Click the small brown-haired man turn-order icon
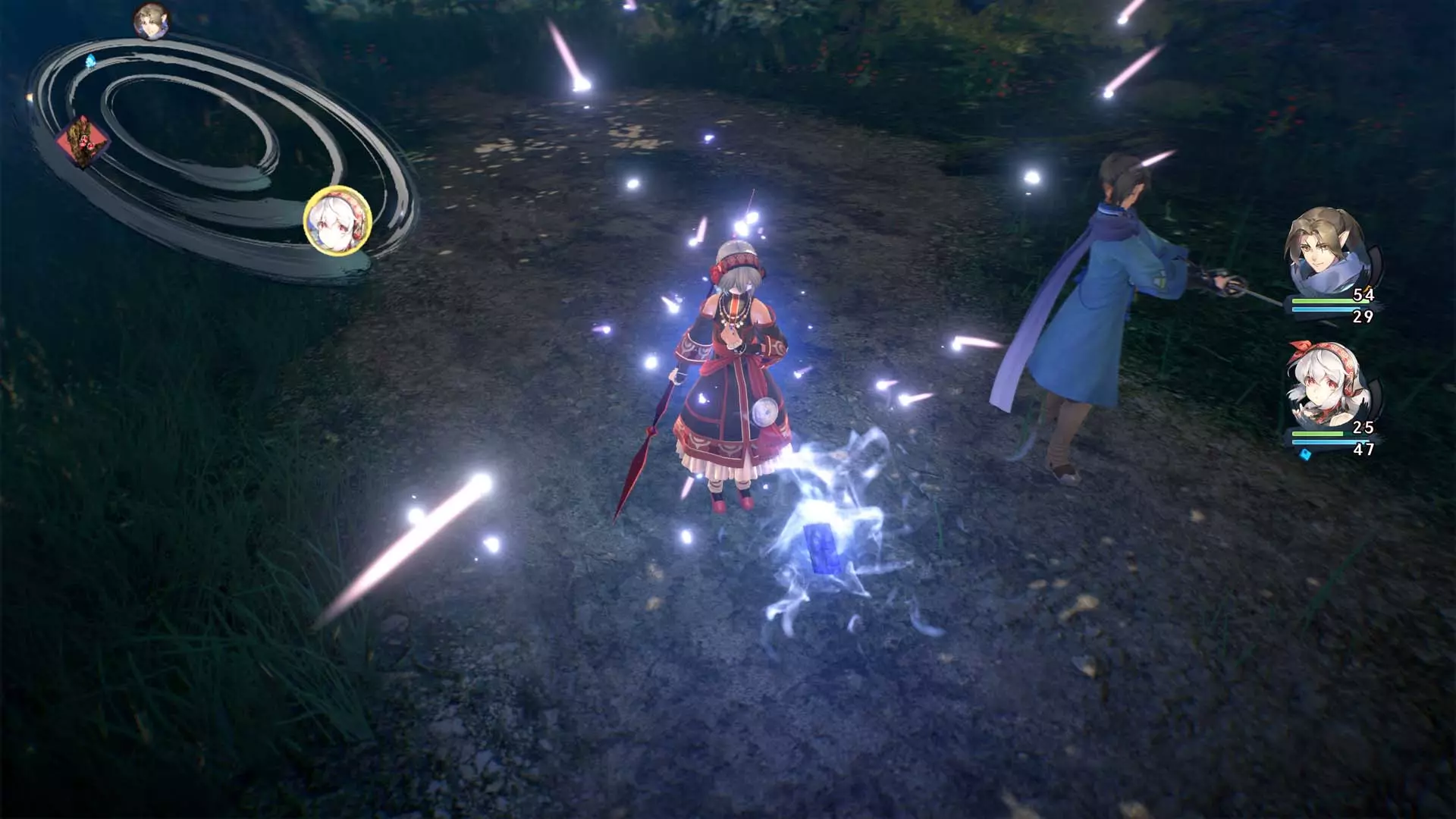 click(150, 20)
